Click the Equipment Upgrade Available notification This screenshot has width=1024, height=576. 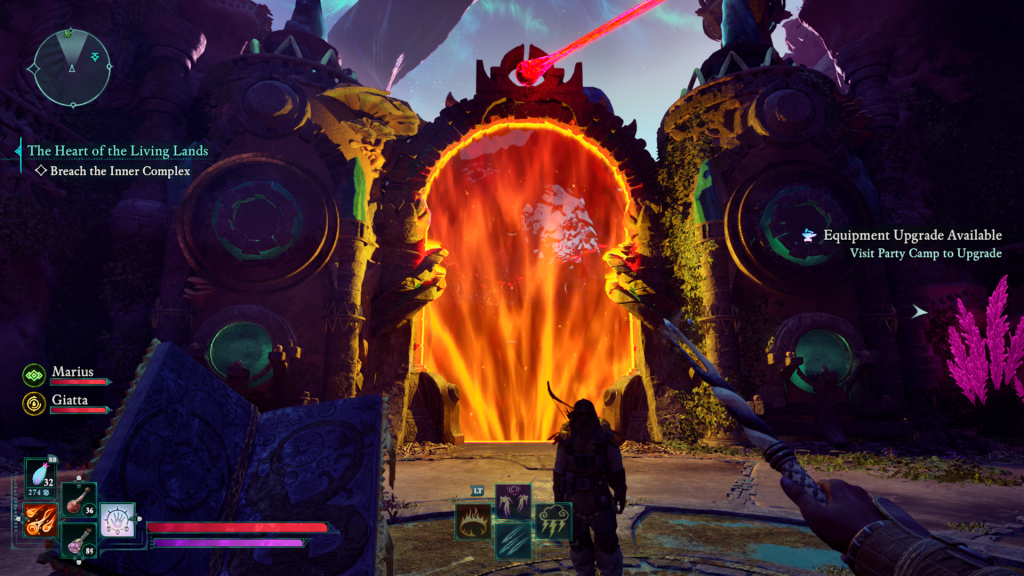(911, 236)
